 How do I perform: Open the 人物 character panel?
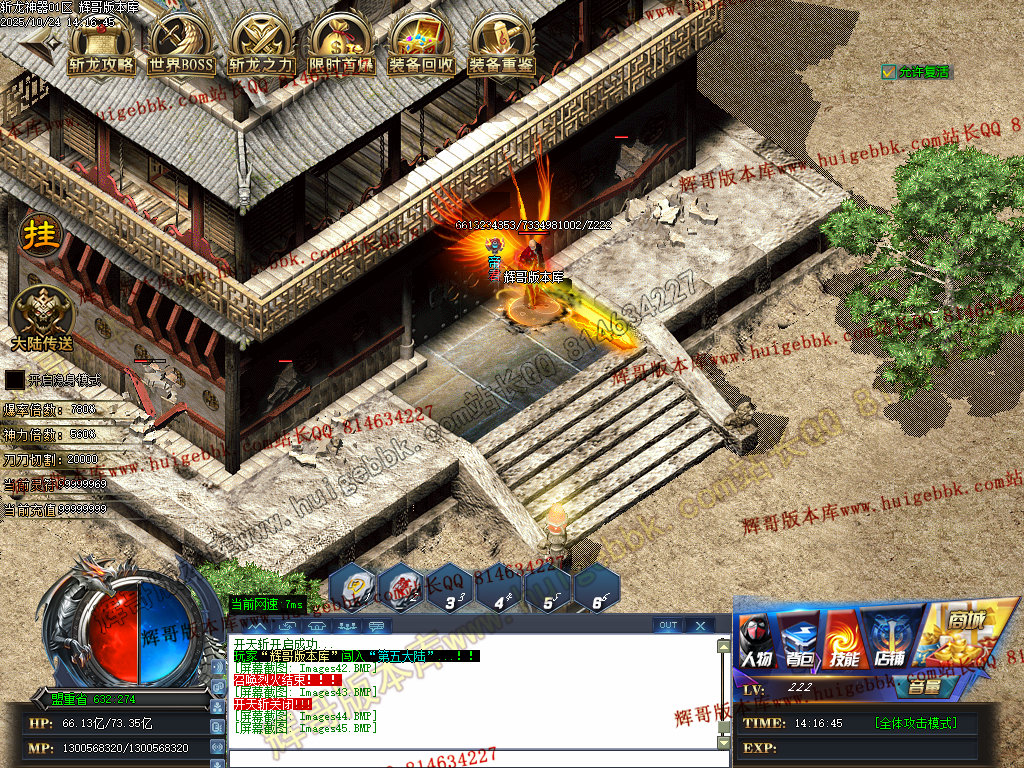(756, 640)
